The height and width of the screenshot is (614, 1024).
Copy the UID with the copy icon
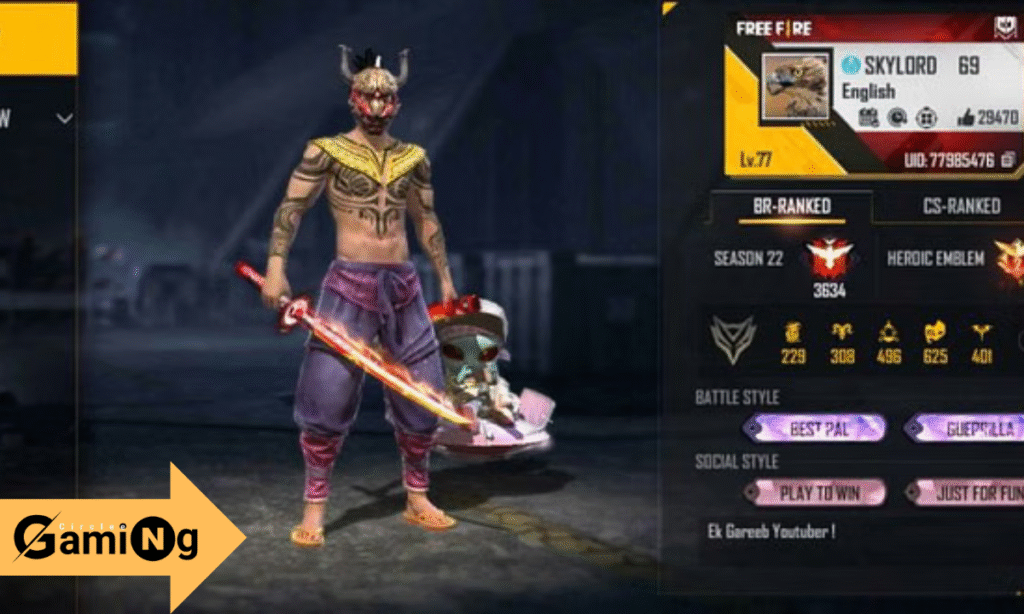pos(1008,160)
